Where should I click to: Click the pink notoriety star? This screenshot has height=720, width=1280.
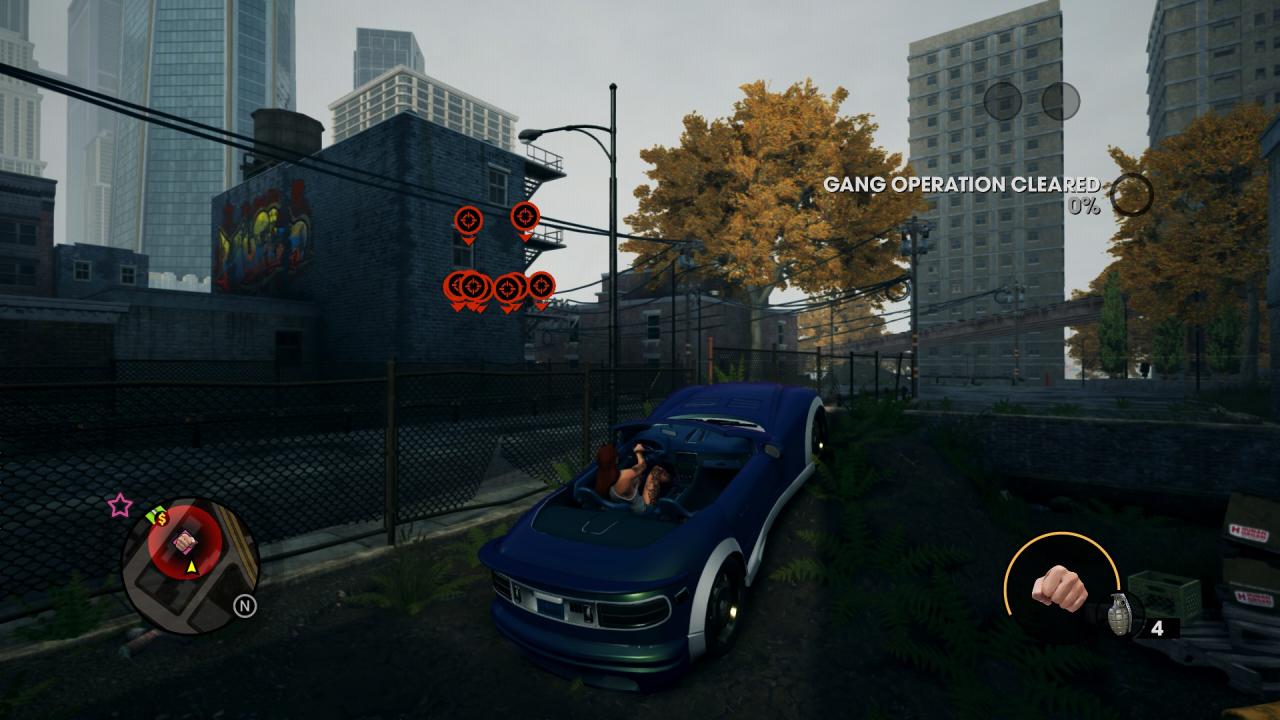point(120,506)
